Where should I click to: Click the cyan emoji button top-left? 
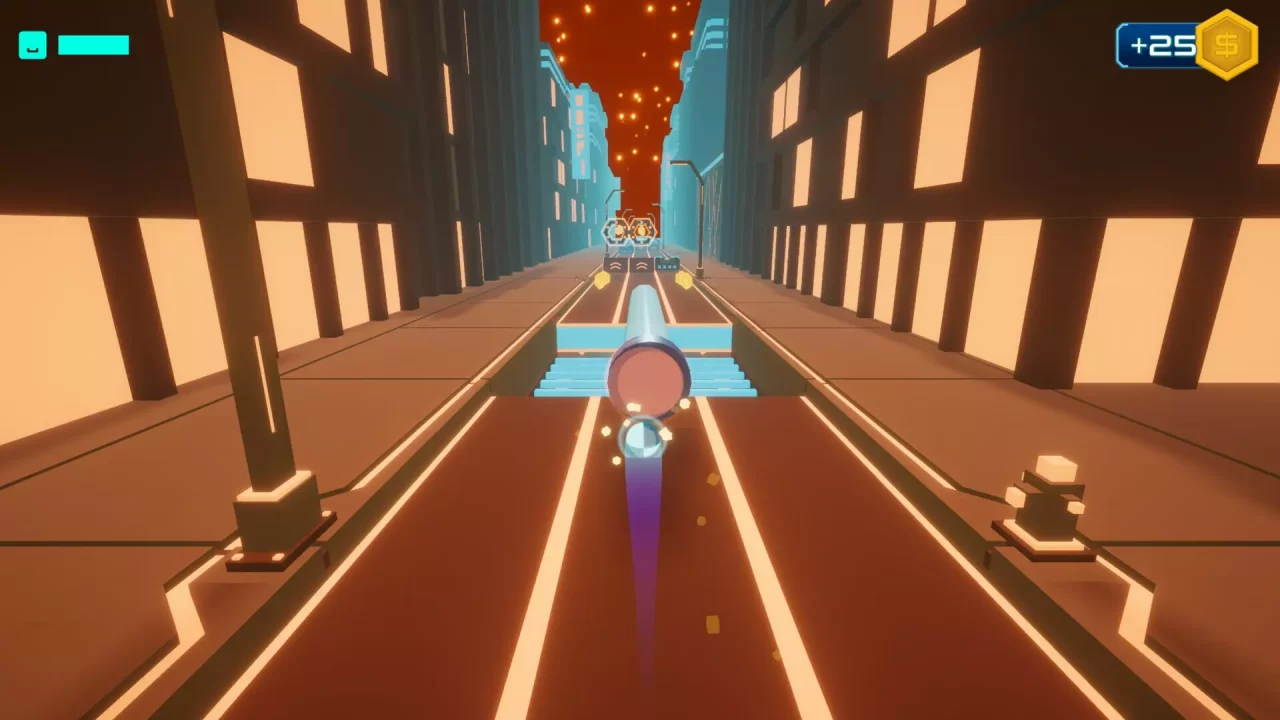coord(32,45)
